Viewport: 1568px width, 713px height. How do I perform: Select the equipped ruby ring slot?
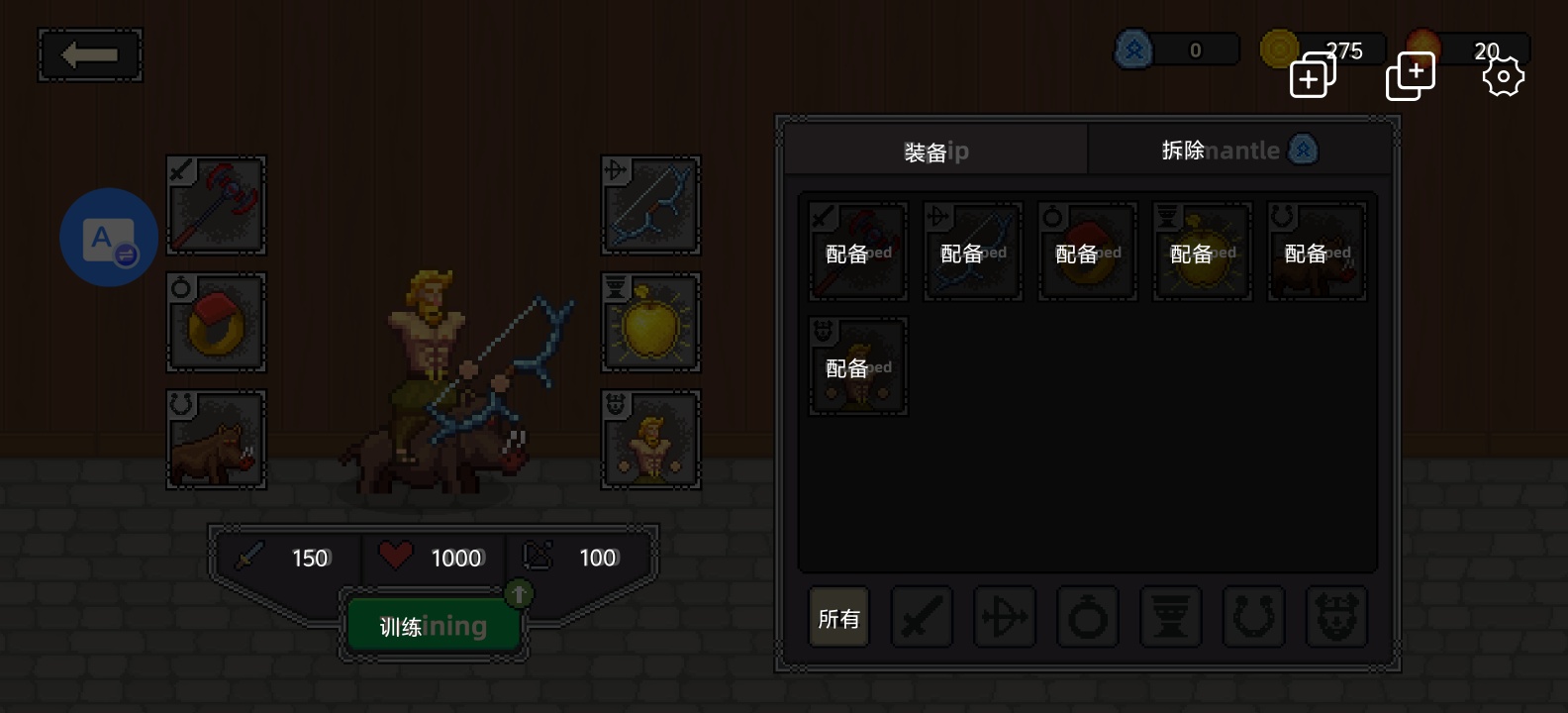click(216, 323)
